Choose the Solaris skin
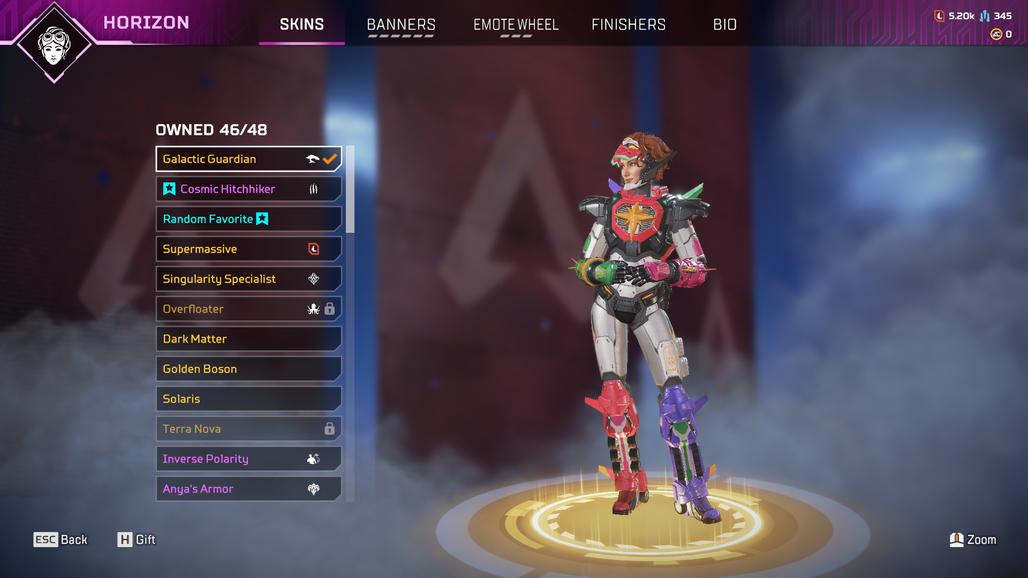Viewport: 1028px width, 578px height. pyautogui.click(x=248, y=399)
